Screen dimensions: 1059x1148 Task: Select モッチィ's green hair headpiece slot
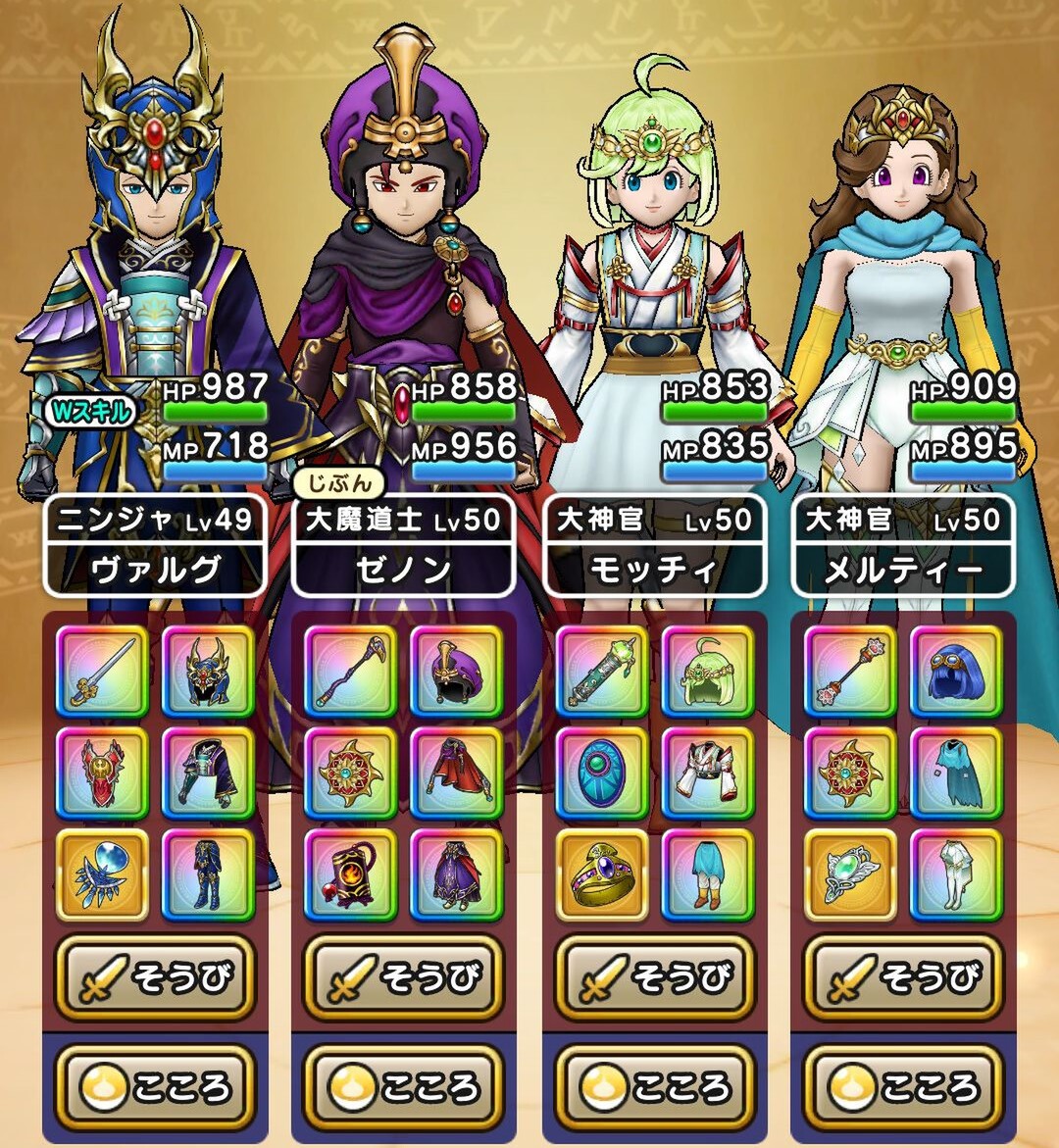pyautogui.click(x=707, y=672)
